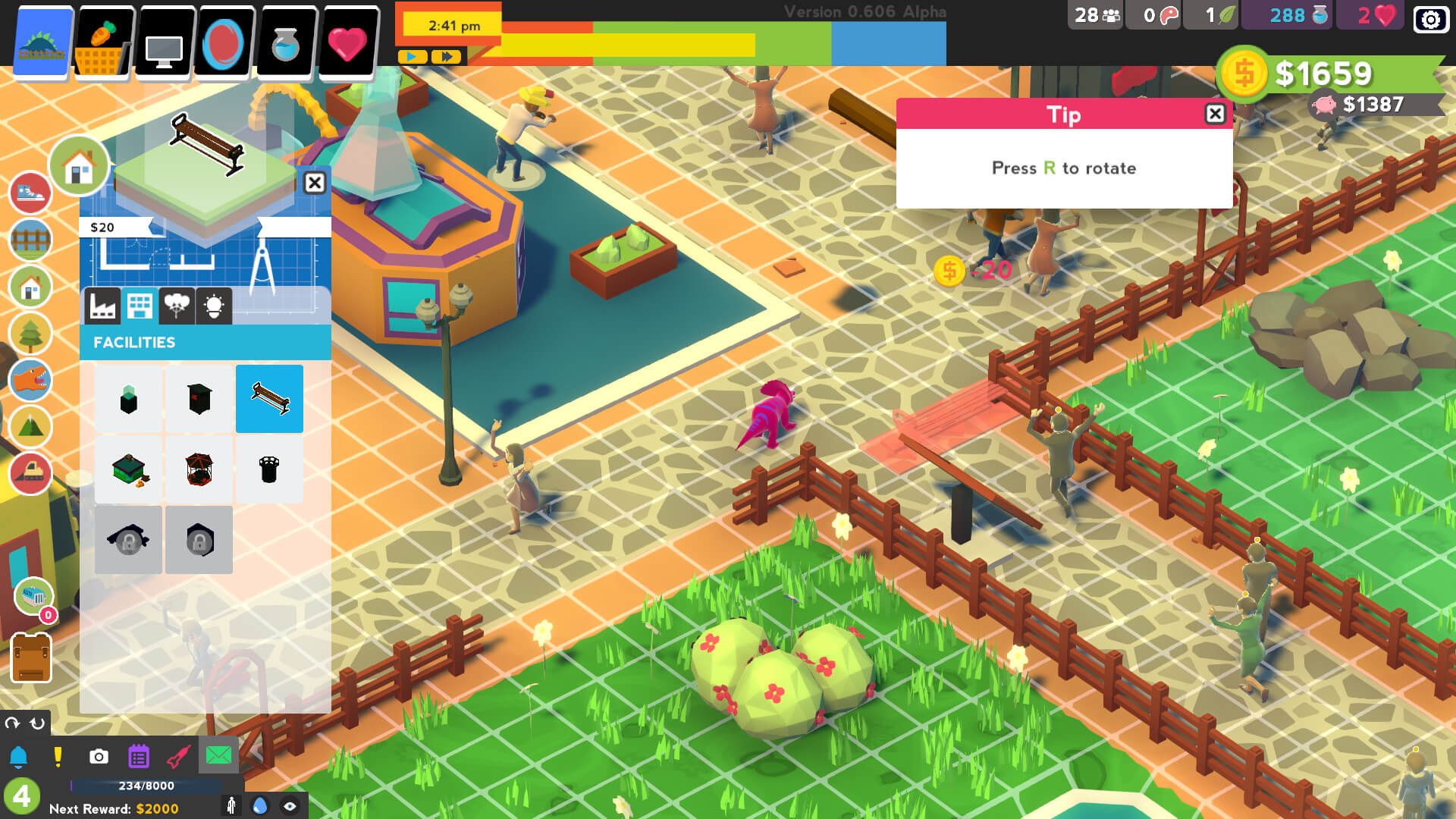Select the fence building category
1456x819 pixels.
point(30,240)
